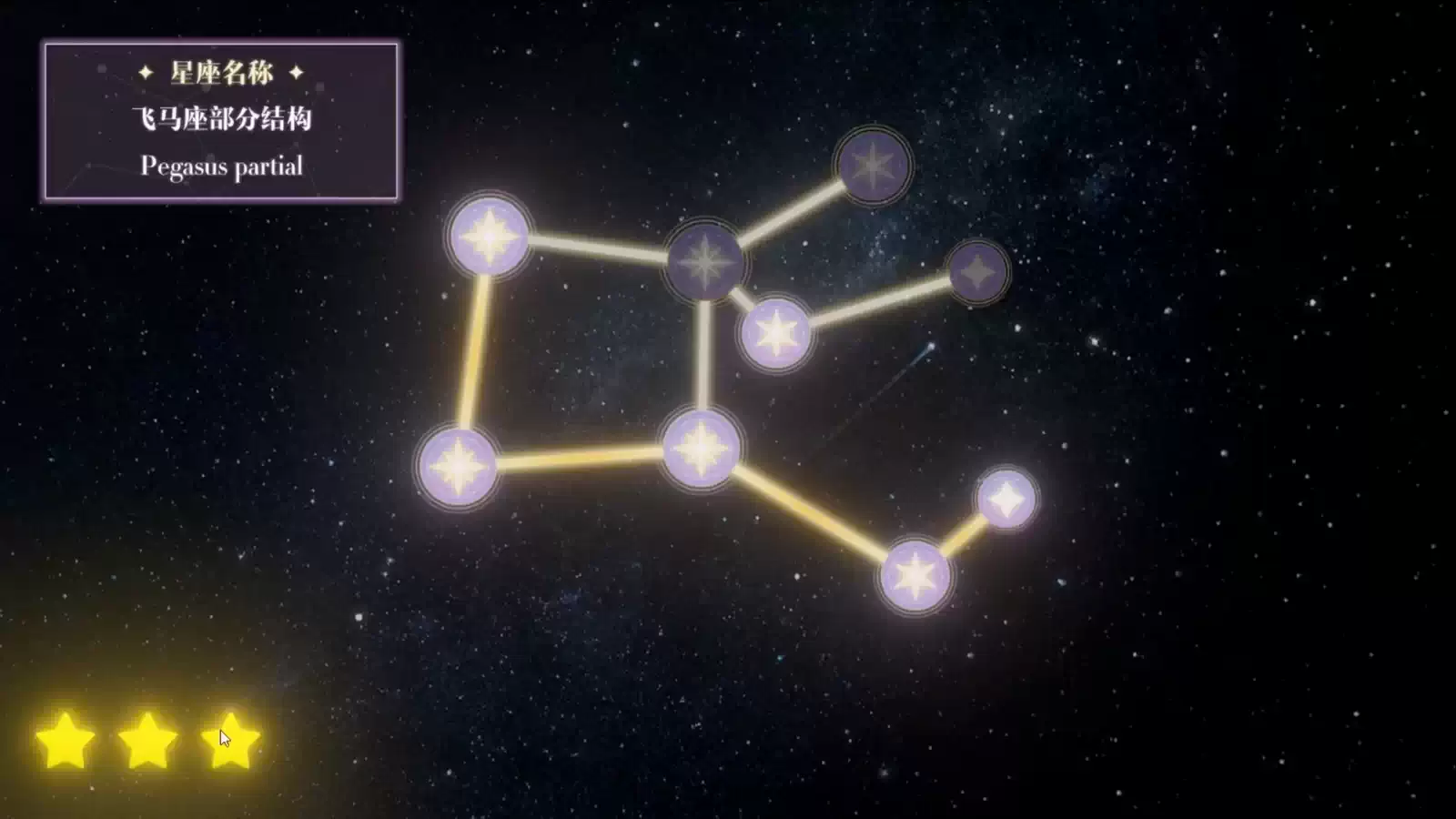Select the top-left bright star node
Viewport: 1456px width, 819px height.
click(x=490, y=239)
